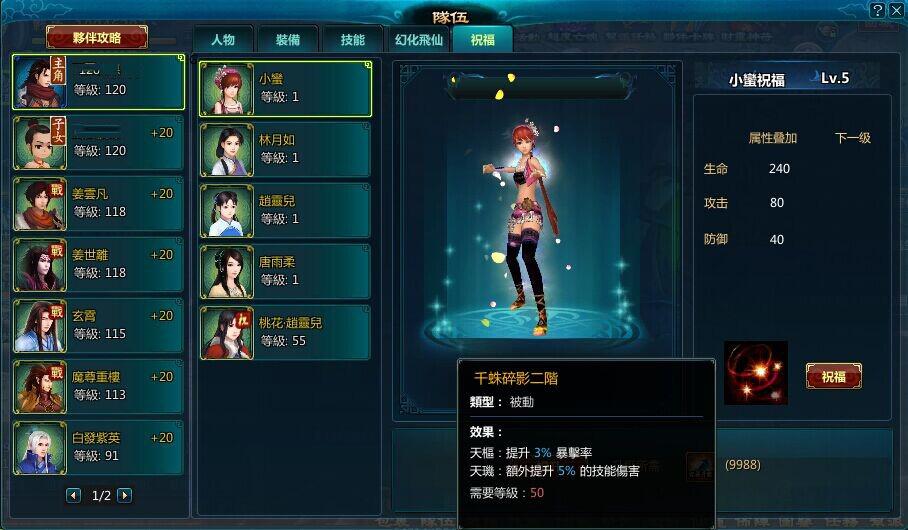Screen dimensions: 908x530
Task: Select 唐雨柔 blessing entry
Action: (x=285, y=272)
